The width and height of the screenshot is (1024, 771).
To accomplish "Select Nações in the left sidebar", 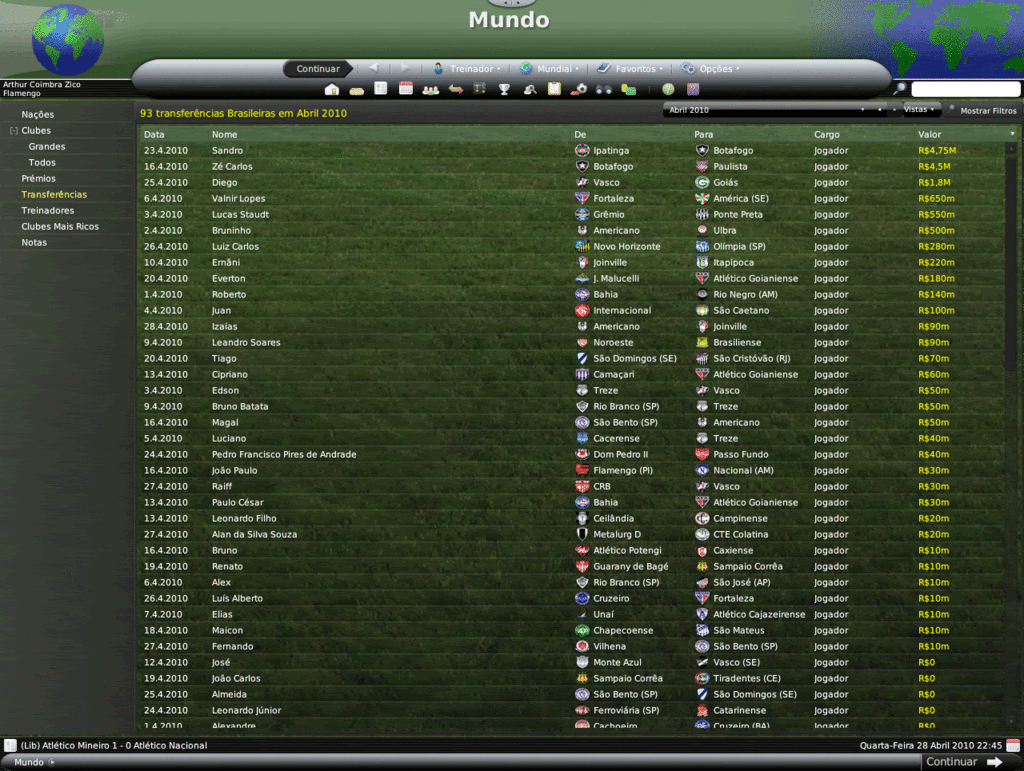I will (x=38, y=115).
